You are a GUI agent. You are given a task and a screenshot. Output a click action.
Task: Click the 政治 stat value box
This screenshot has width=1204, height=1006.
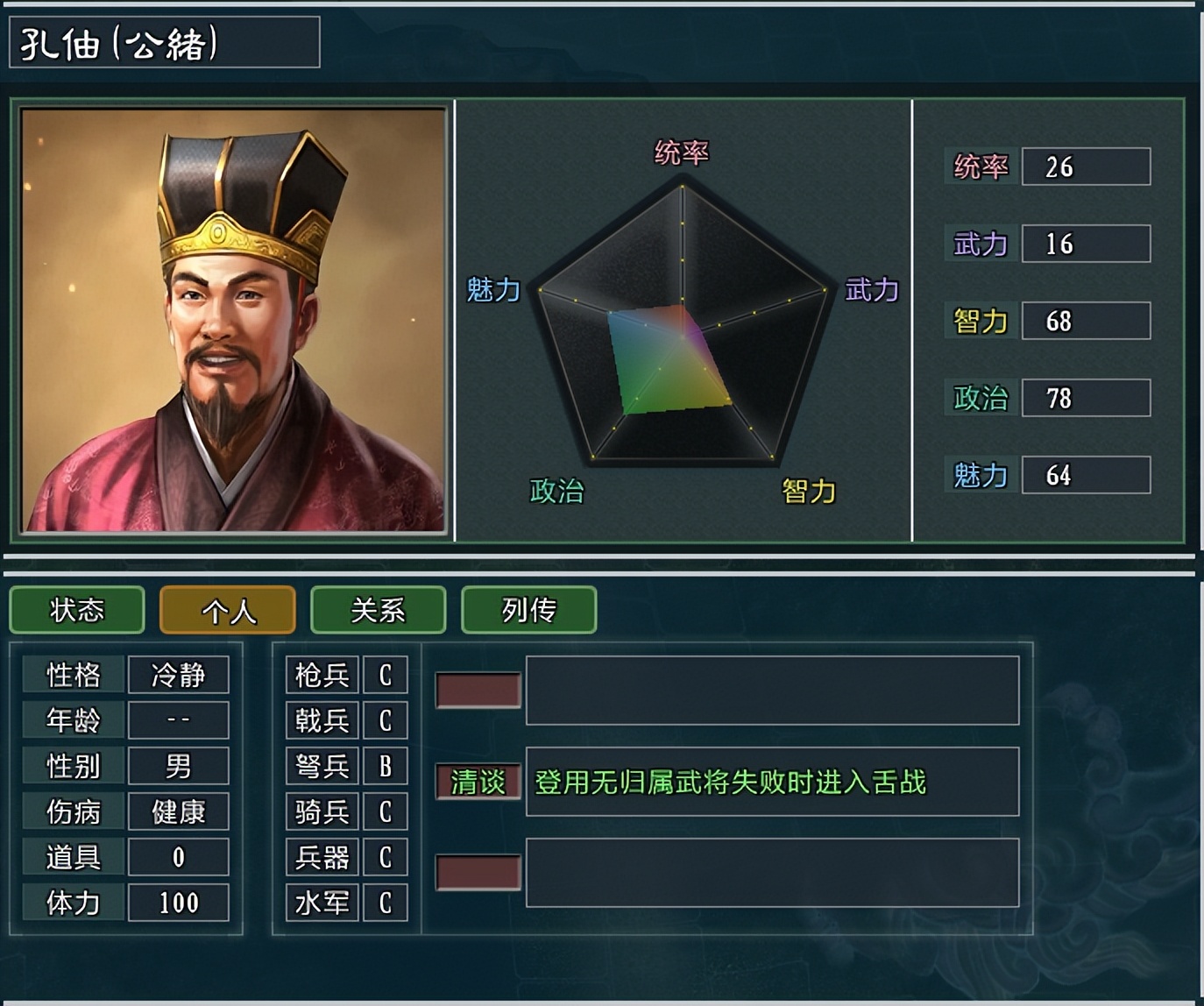coord(1087,397)
